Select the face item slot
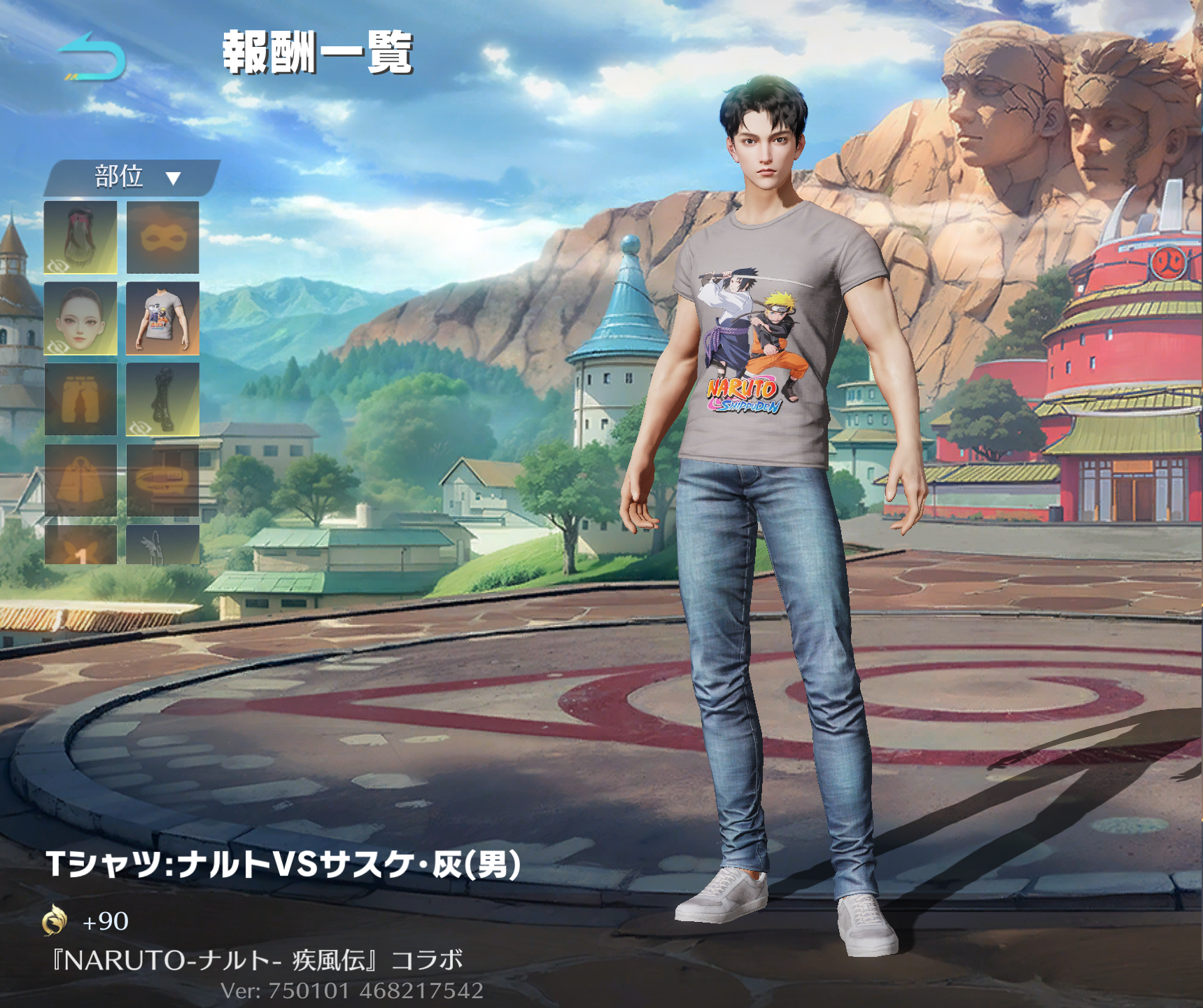This screenshot has height=1008, width=1203. pos(80,318)
